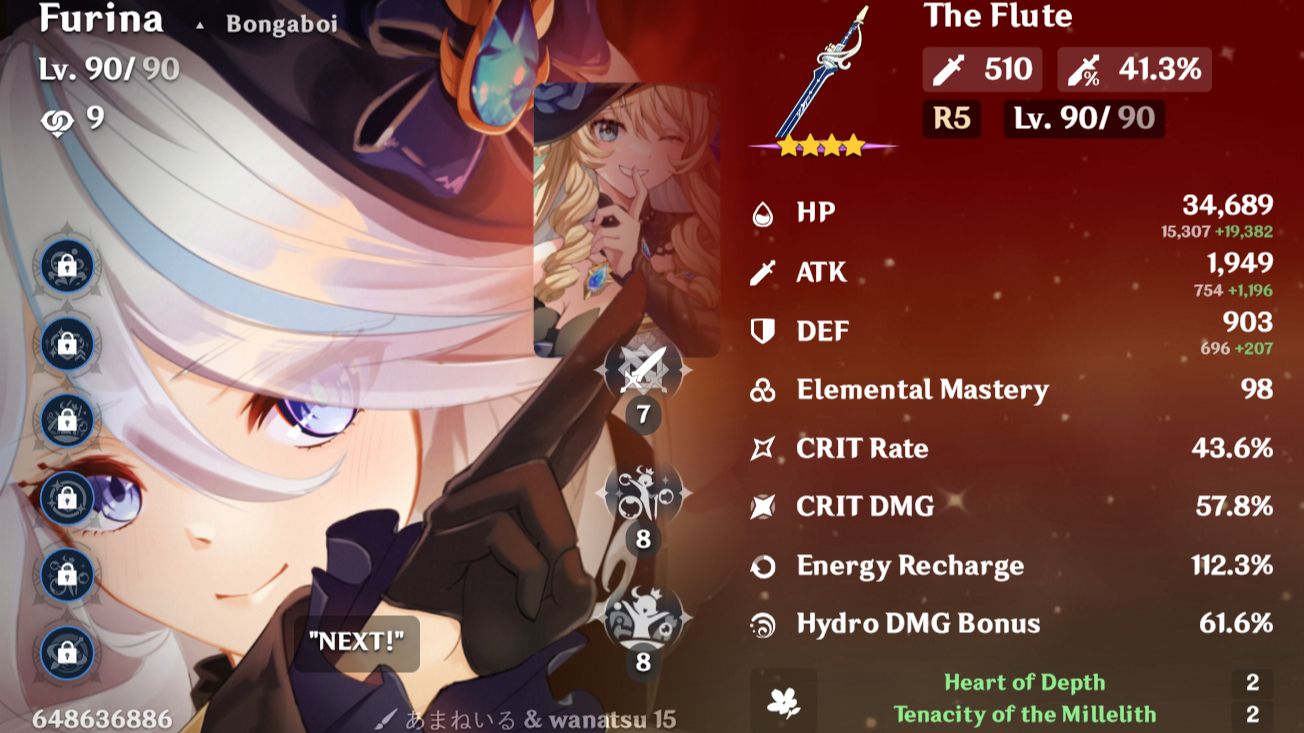Click the HP droplet stat icon
1304x733 pixels.
(x=763, y=212)
